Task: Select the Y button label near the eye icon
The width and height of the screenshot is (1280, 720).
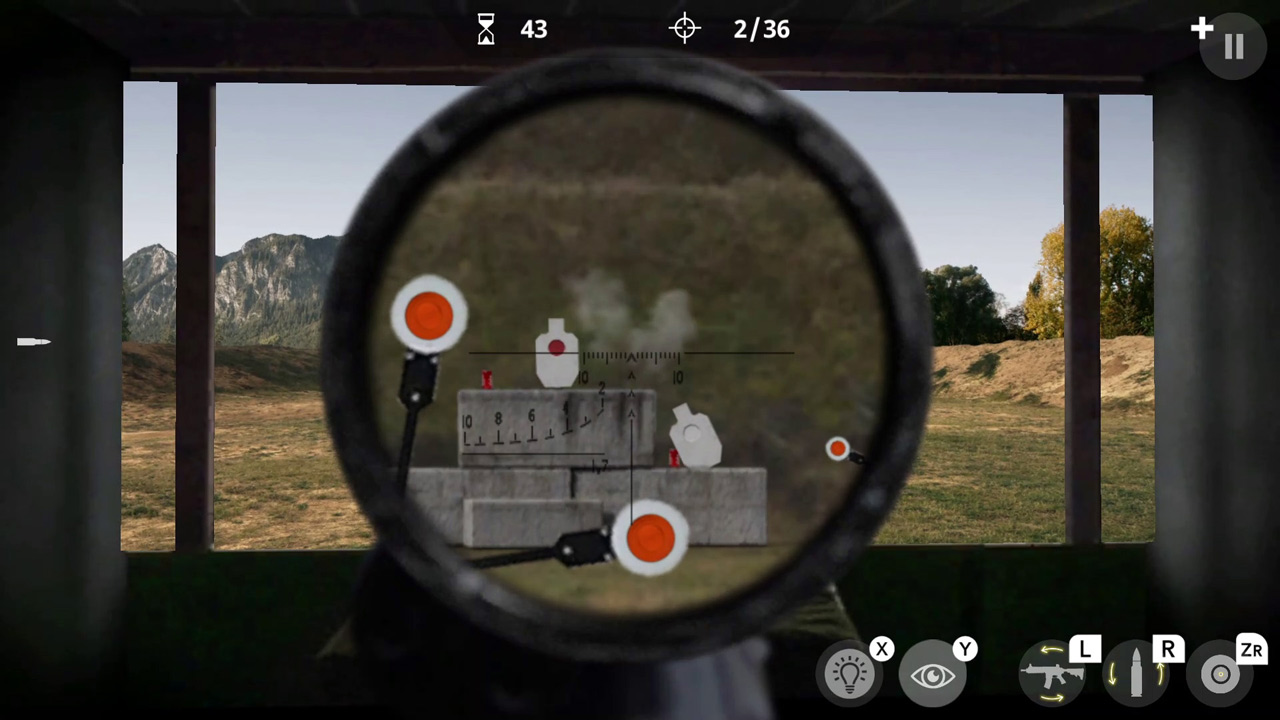Action: (964, 650)
